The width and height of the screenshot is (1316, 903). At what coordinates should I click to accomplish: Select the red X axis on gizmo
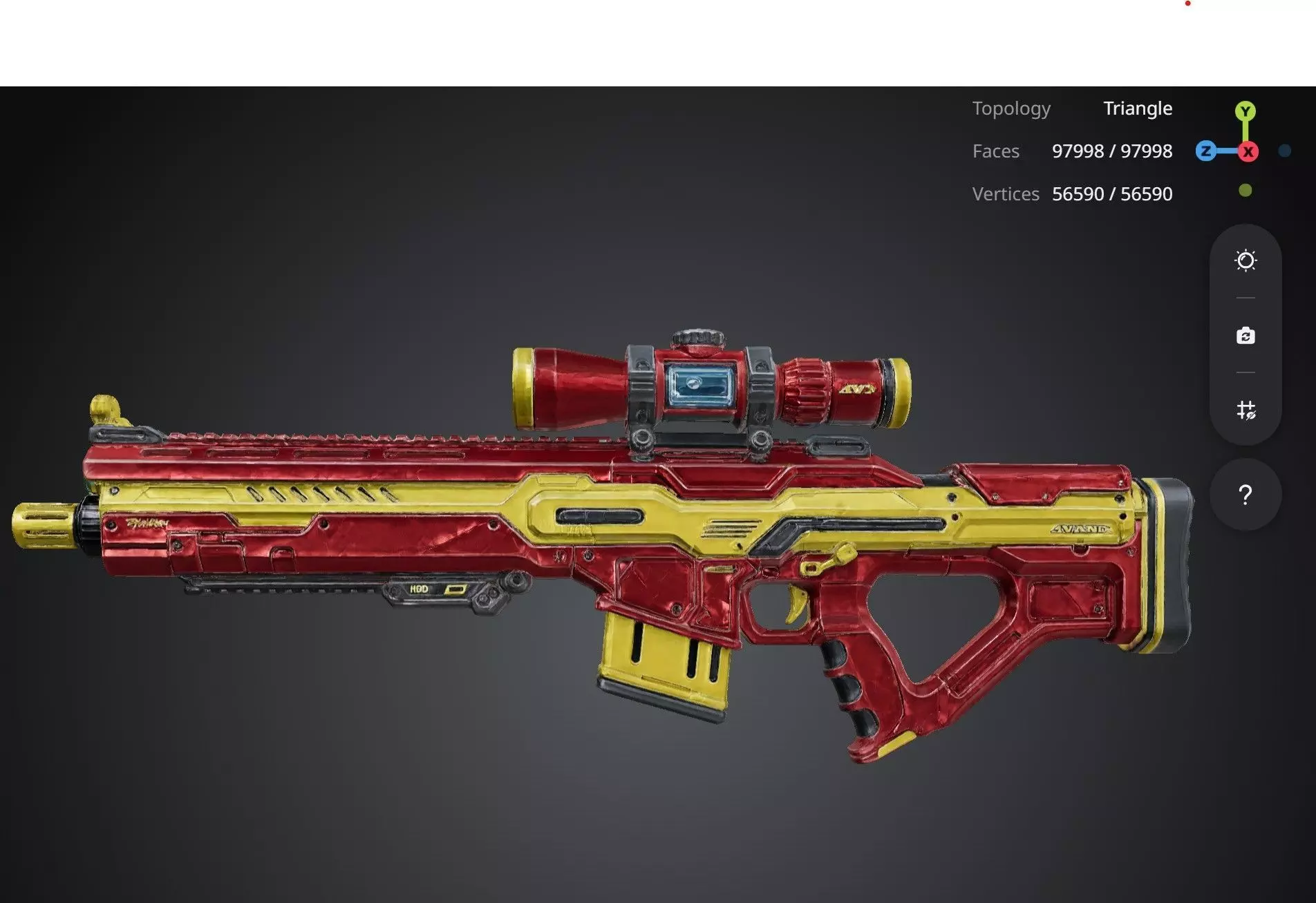click(x=1248, y=152)
